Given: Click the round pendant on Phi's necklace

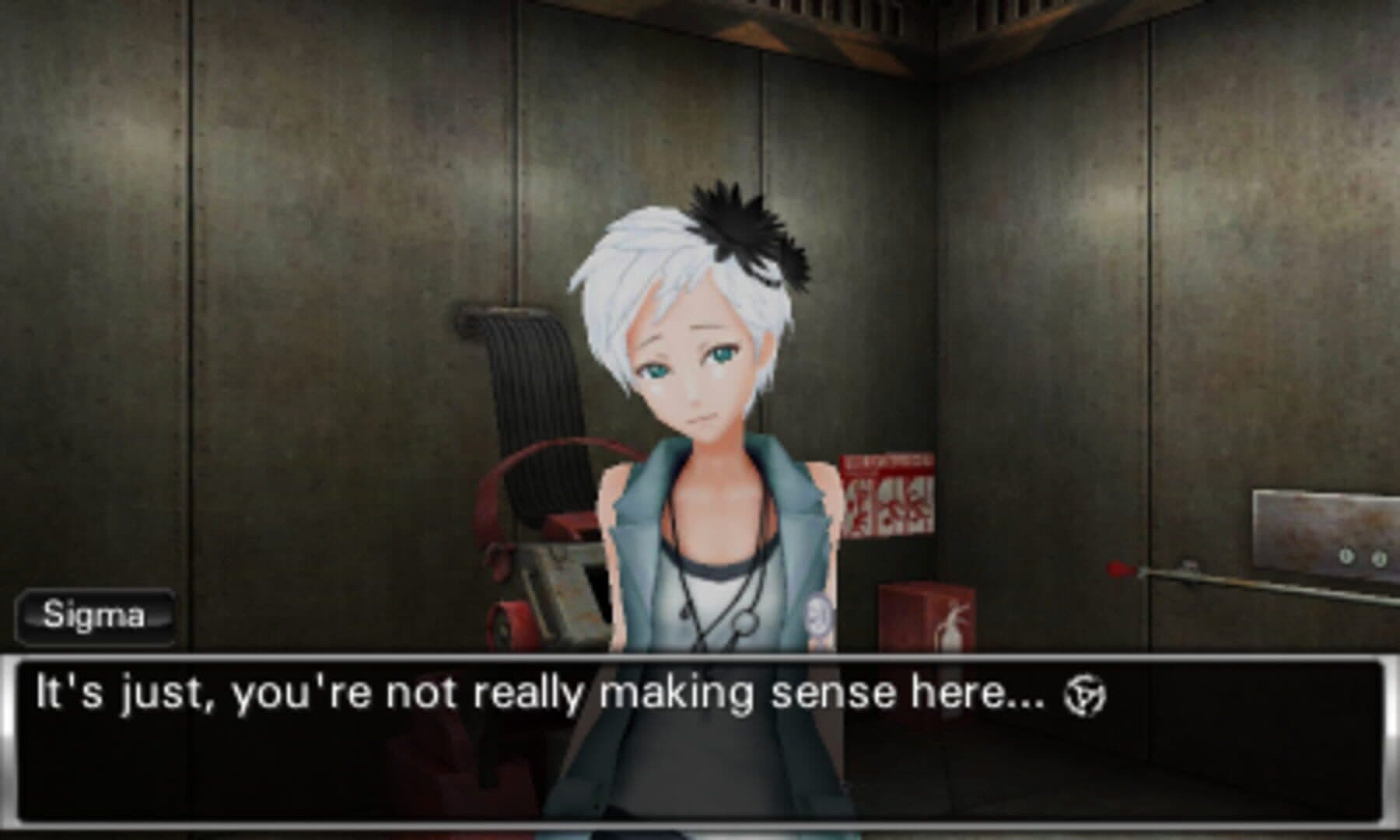Looking at the screenshot, I should [x=747, y=622].
